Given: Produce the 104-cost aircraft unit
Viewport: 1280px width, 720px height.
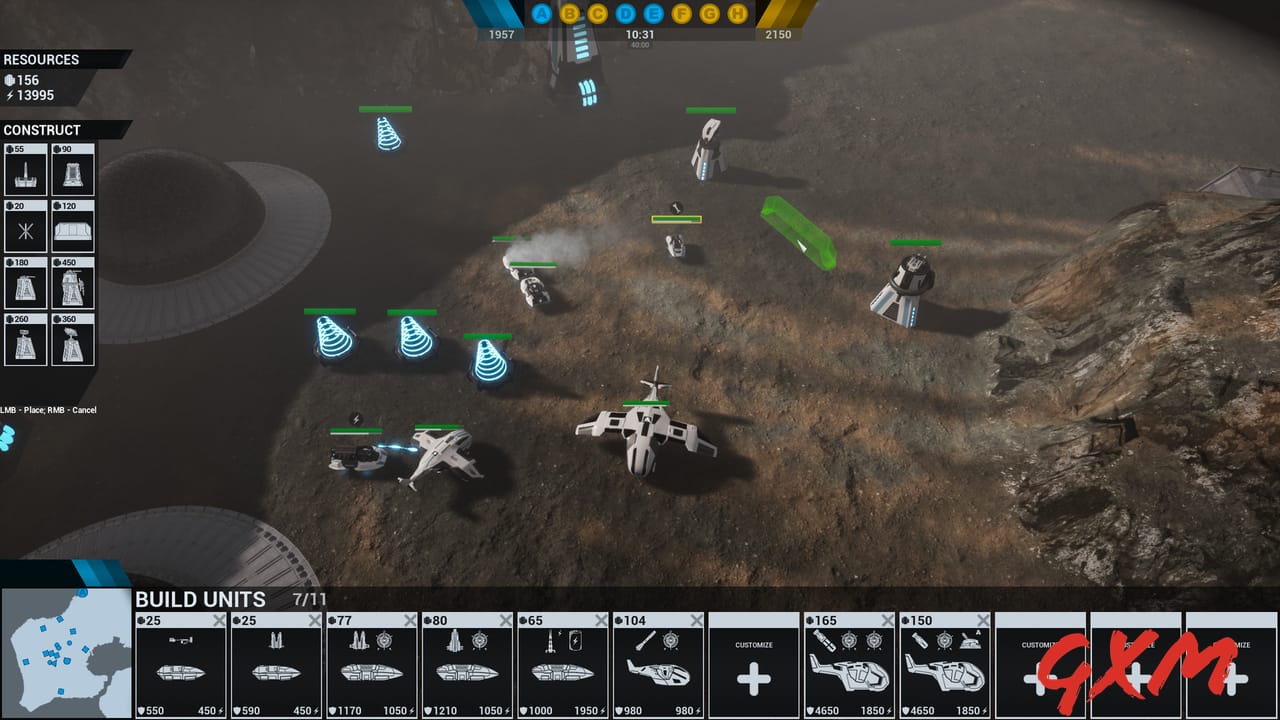Looking at the screenshot, I should click(x=658, y=665).
